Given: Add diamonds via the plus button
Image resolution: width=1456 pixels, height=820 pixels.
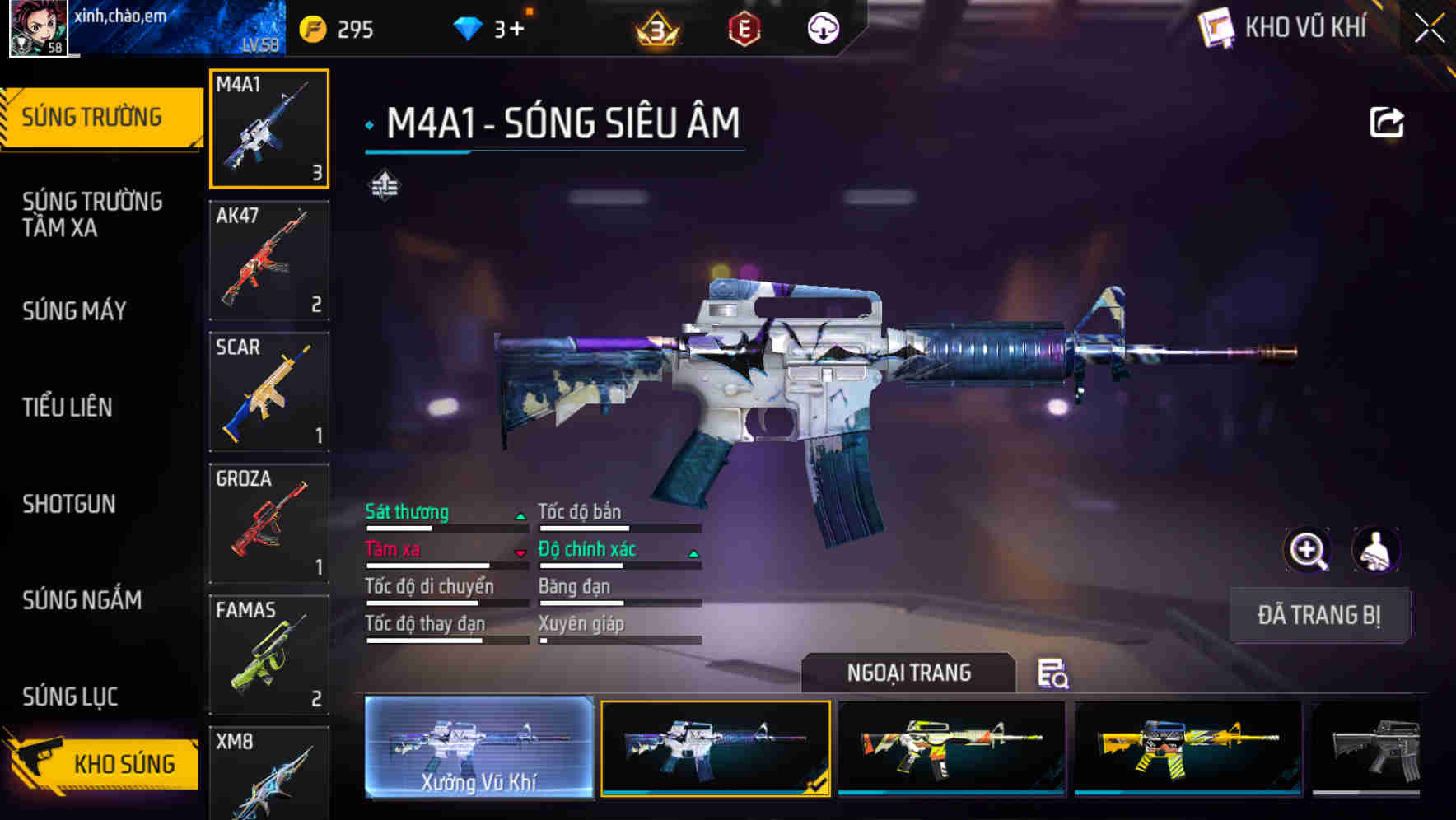Looking at the screenshot, I should pos(516,30).
